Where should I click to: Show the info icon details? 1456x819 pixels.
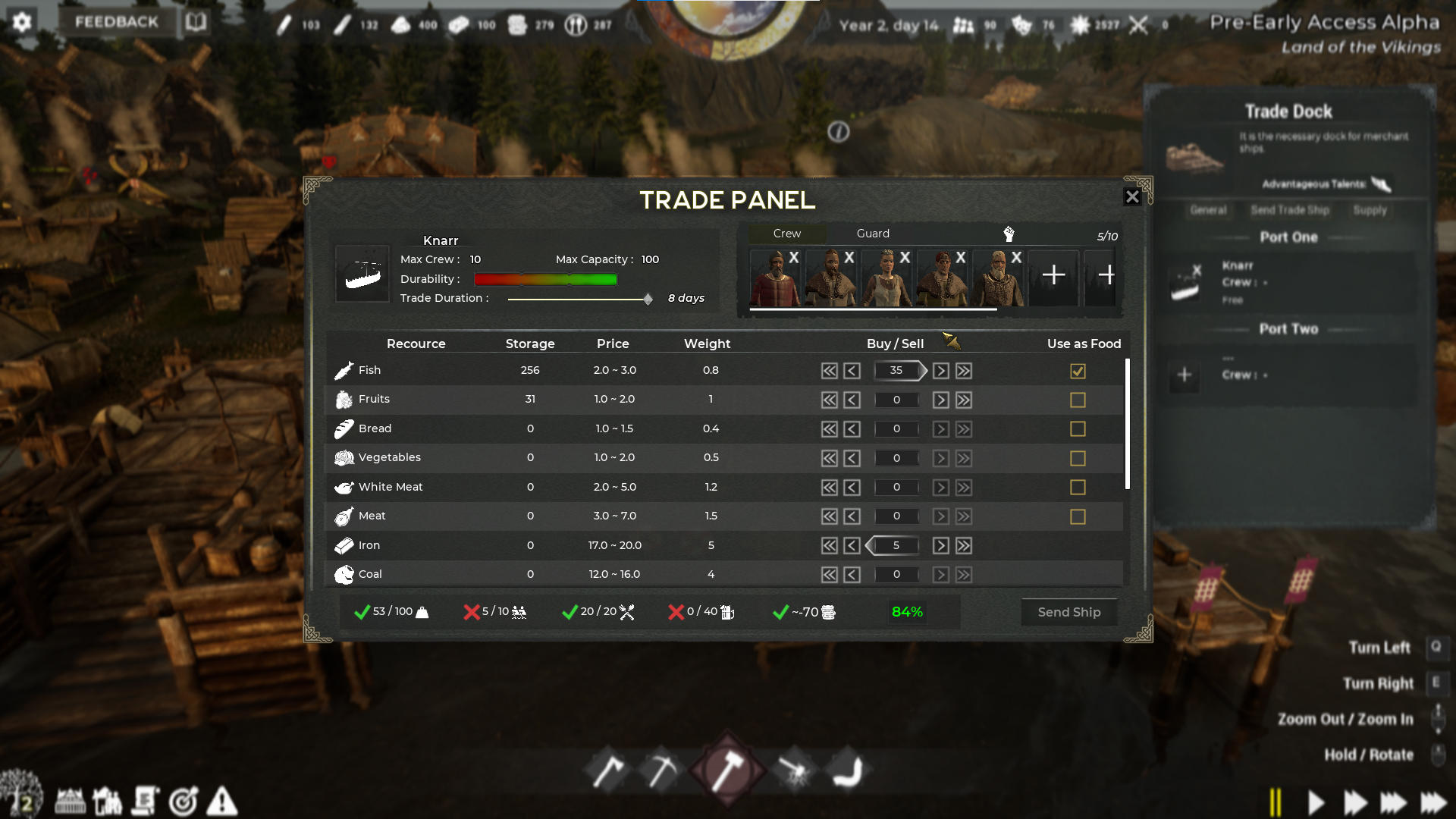pos(838,132)
